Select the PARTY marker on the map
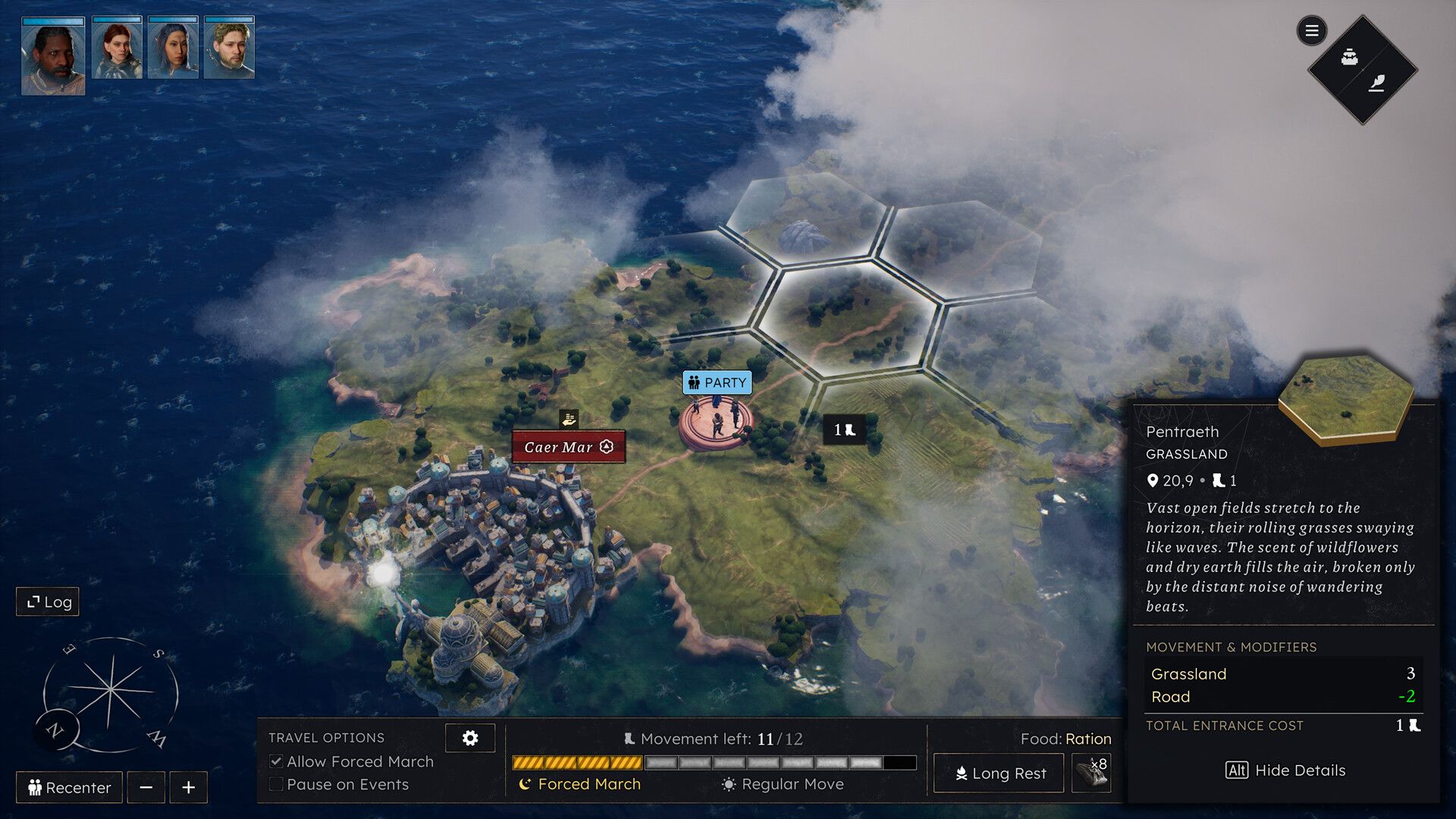This screenshot has height=819, width=1456. click(x=717, y=383)
